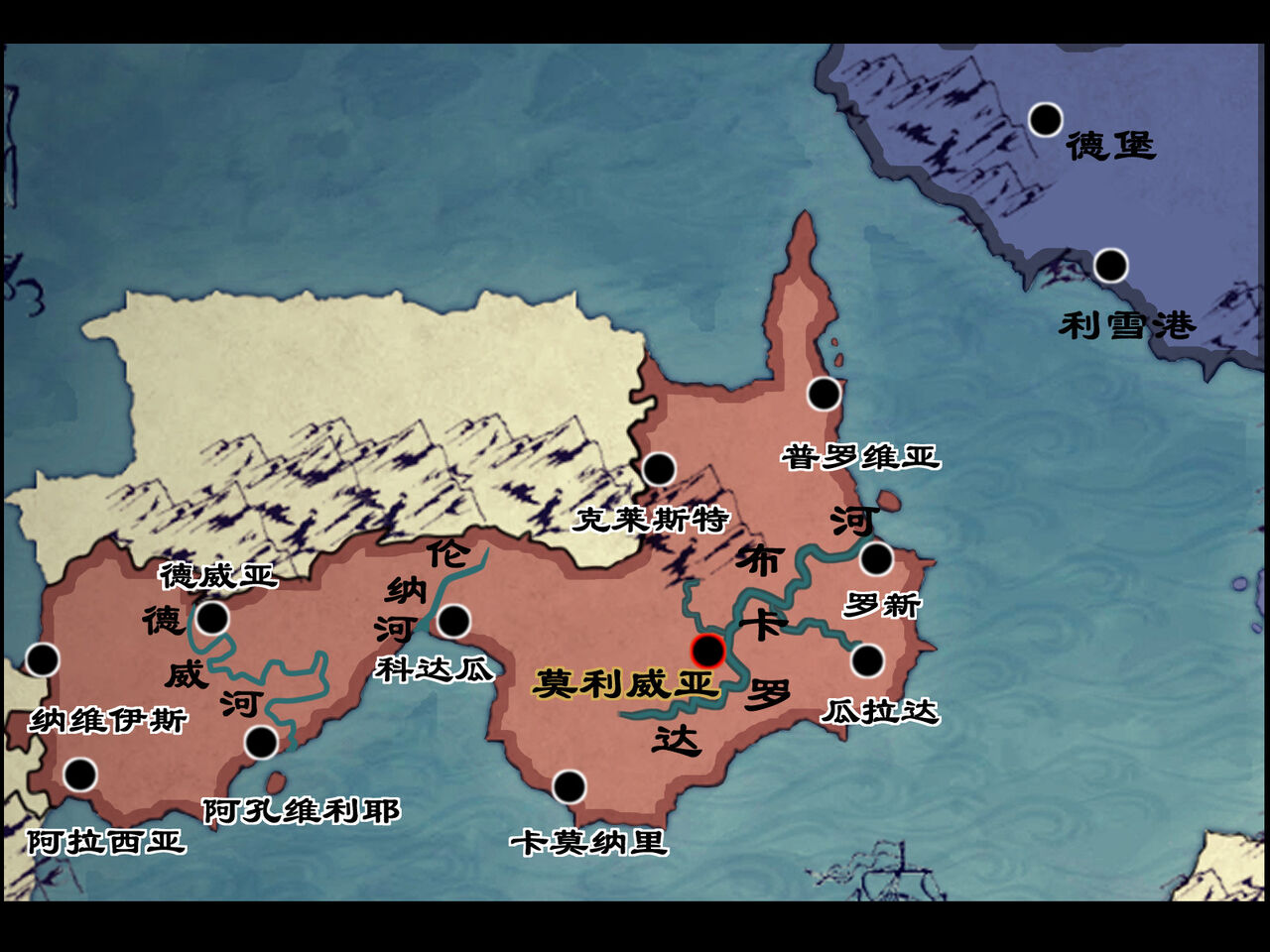
Task: Select the 阿孔维利耶 town marker
Action: [x=261, y=742]
